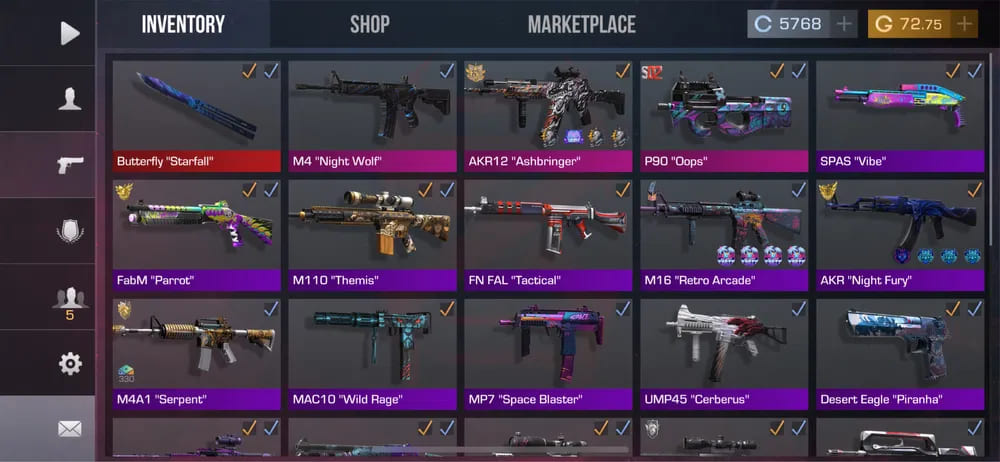Viewport: 1000px width, 462px height.
Task: Add gold with the orange plus button
Action: coord(964,24)
